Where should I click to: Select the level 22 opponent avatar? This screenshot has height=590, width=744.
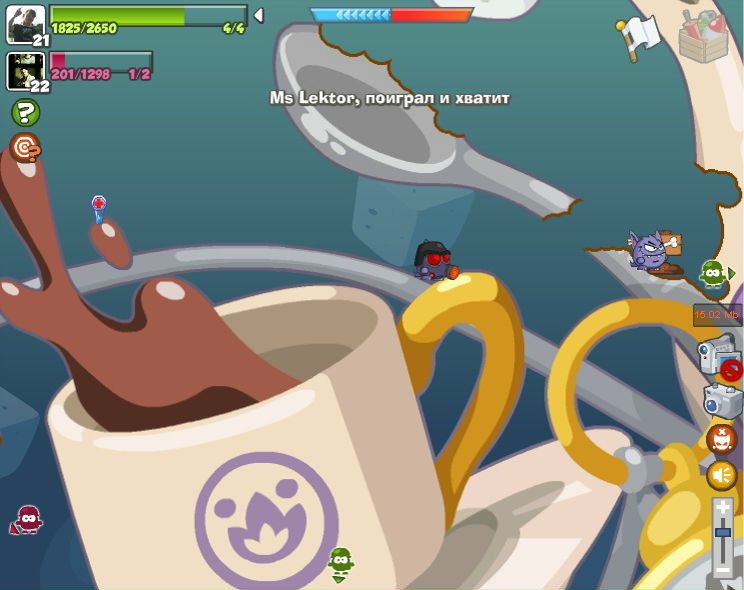25,70
